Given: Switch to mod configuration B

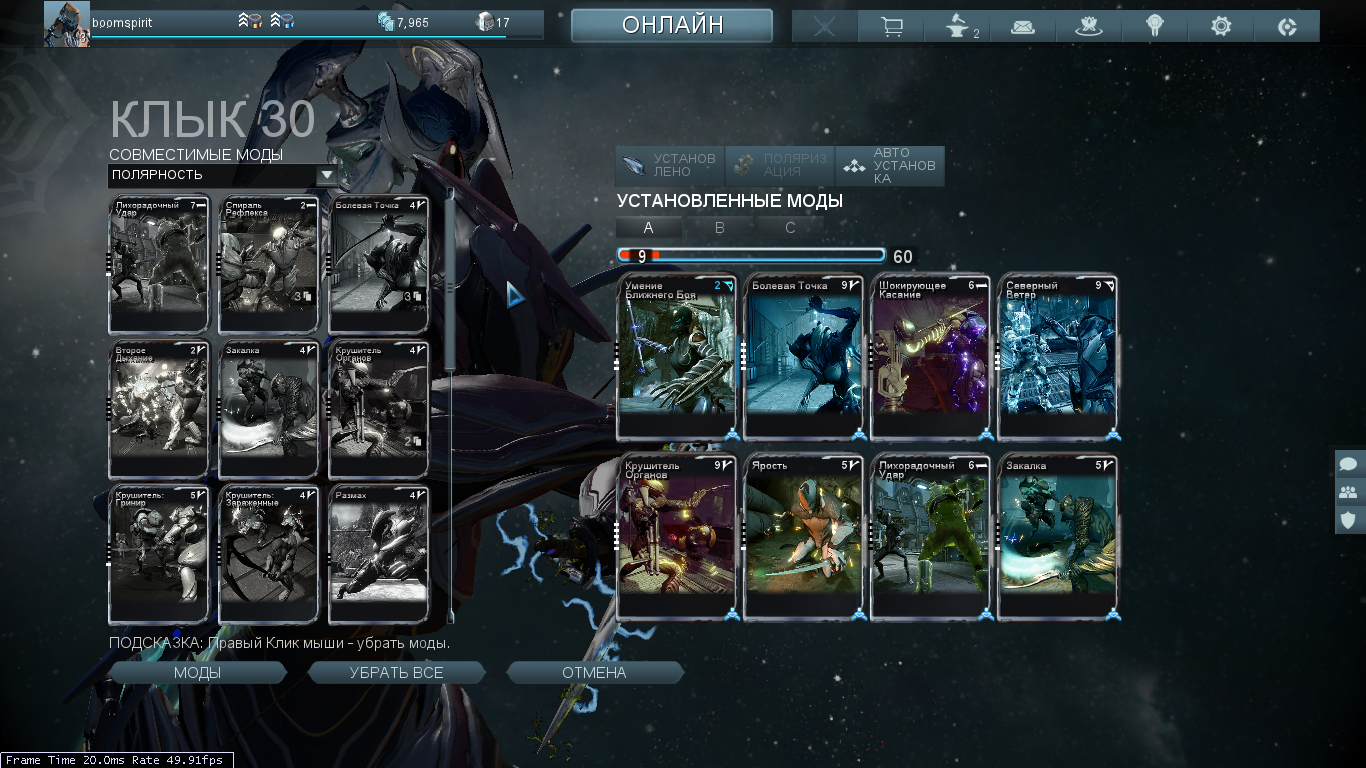Looking at the screenshot, I should click(719, 228).
